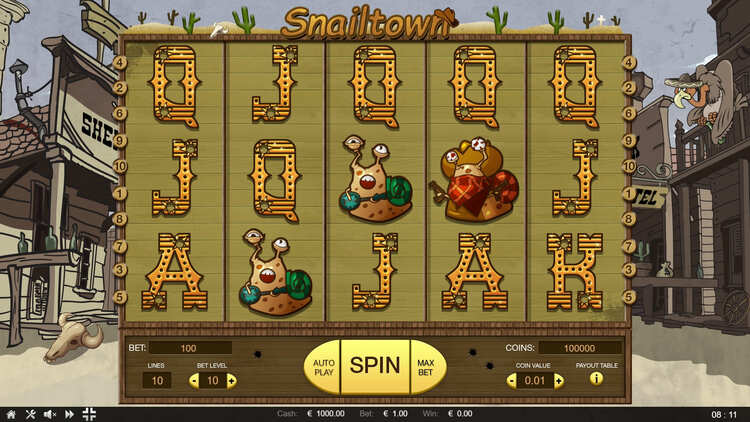Open the tools settings icon
750x422 pixels.
tap(30, 414)
